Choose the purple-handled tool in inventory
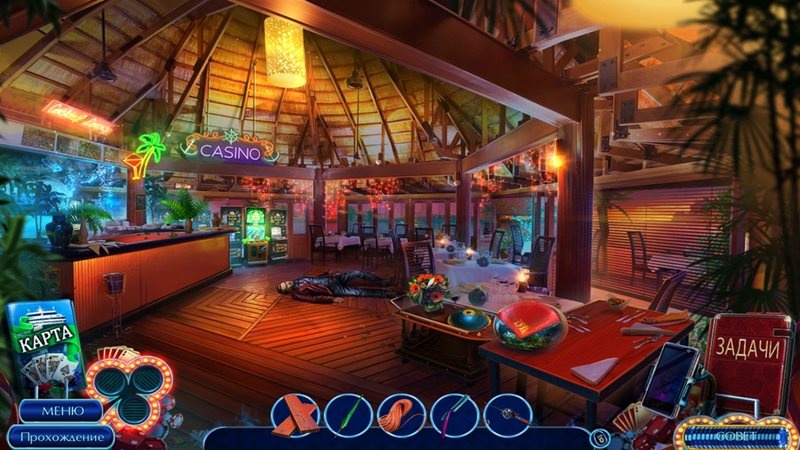The height and width of the screenshot is (450, 800). (x=454, y=414)
